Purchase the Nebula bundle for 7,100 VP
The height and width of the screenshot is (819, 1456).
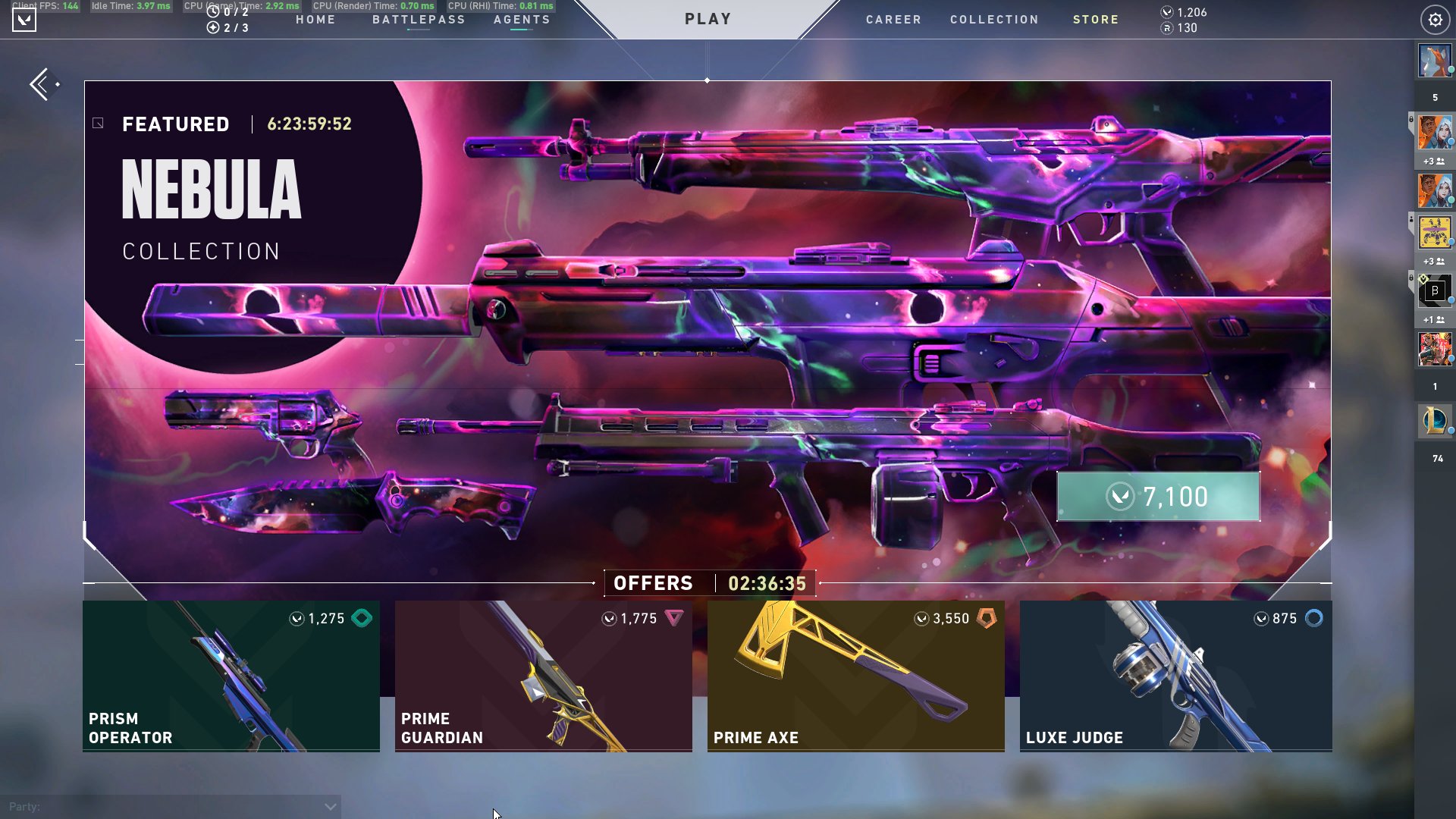pos(1156,497)
